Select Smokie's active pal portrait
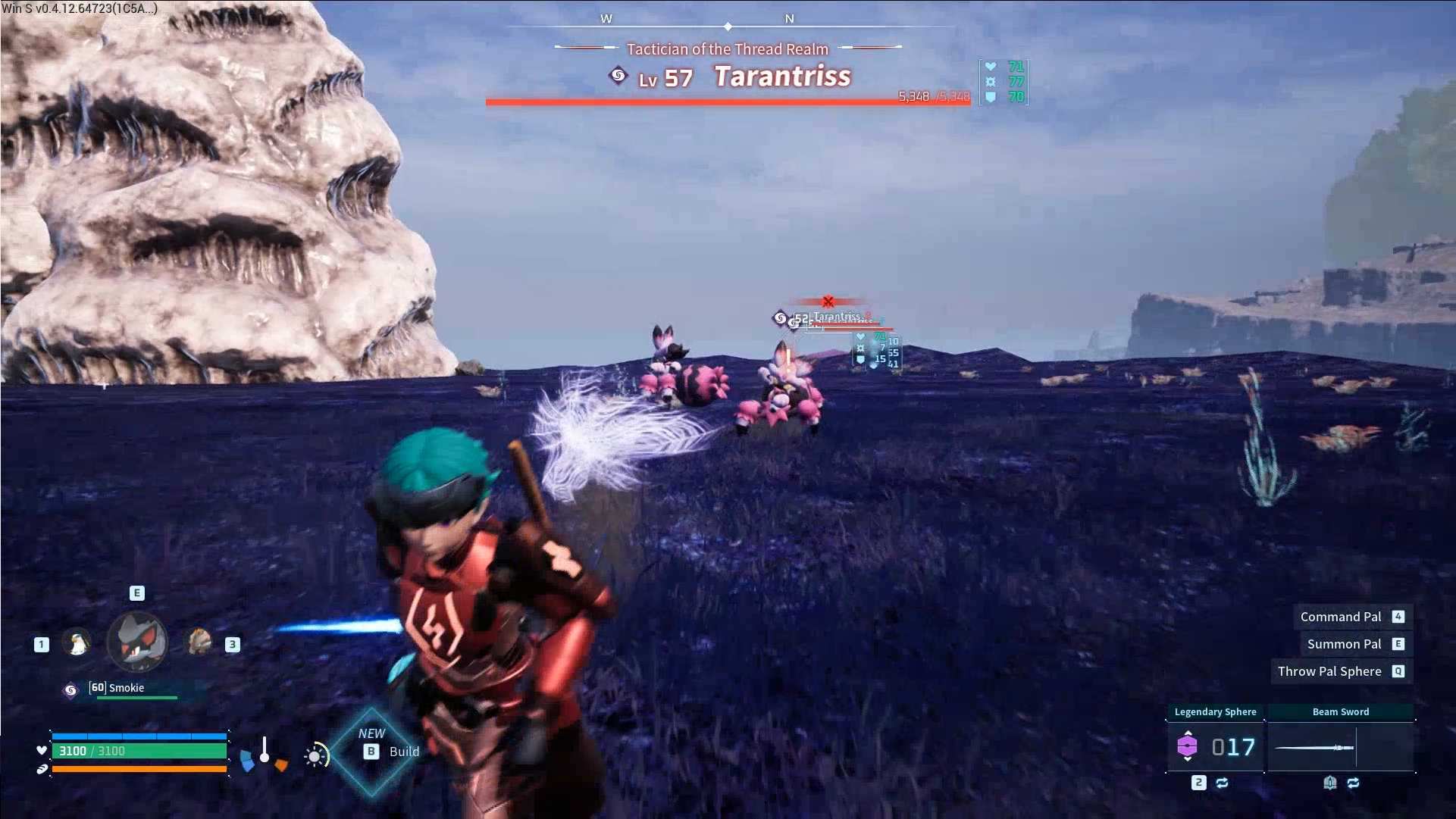1456x819 pixels. (x=136, y=641)
